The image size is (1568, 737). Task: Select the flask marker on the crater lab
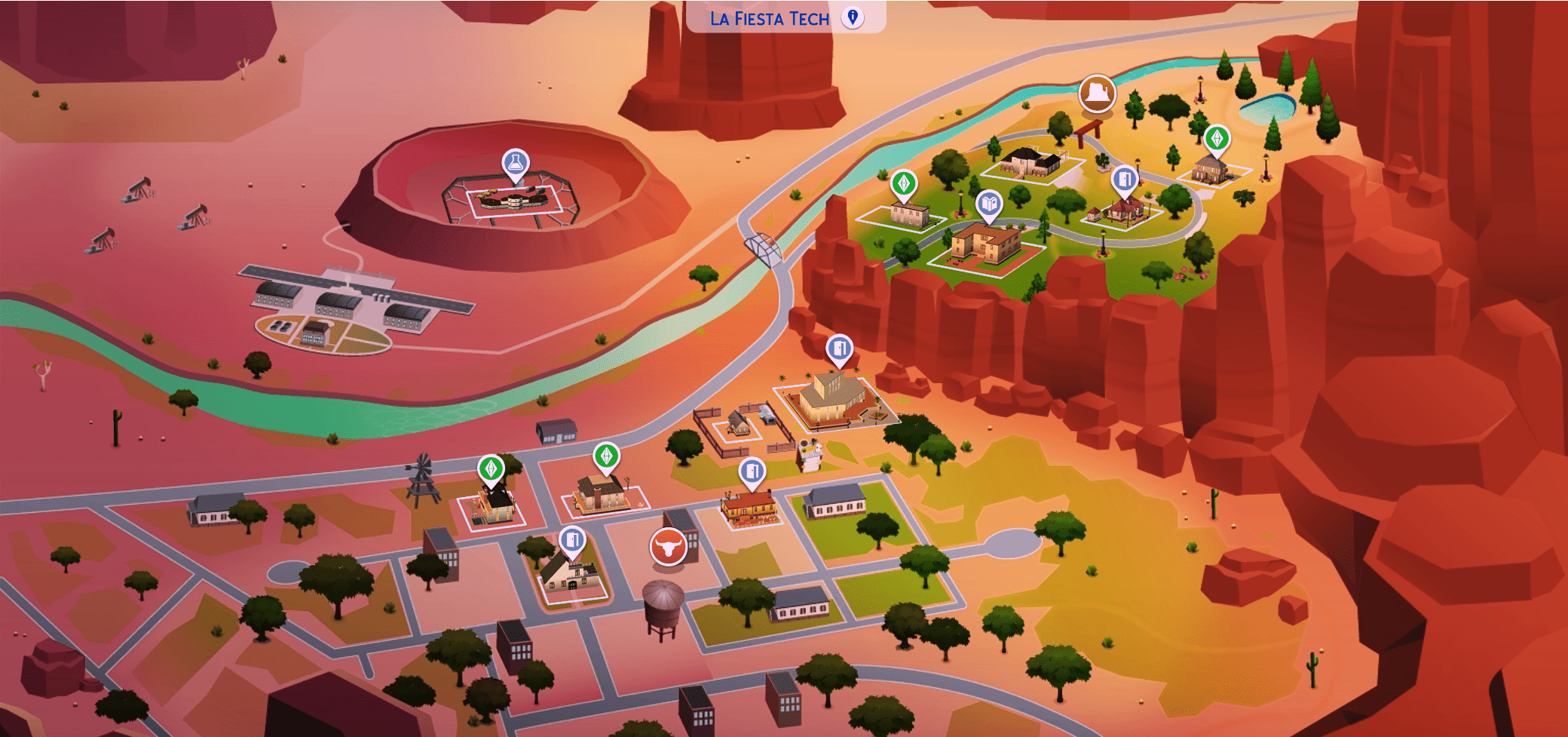click(516, 162)
